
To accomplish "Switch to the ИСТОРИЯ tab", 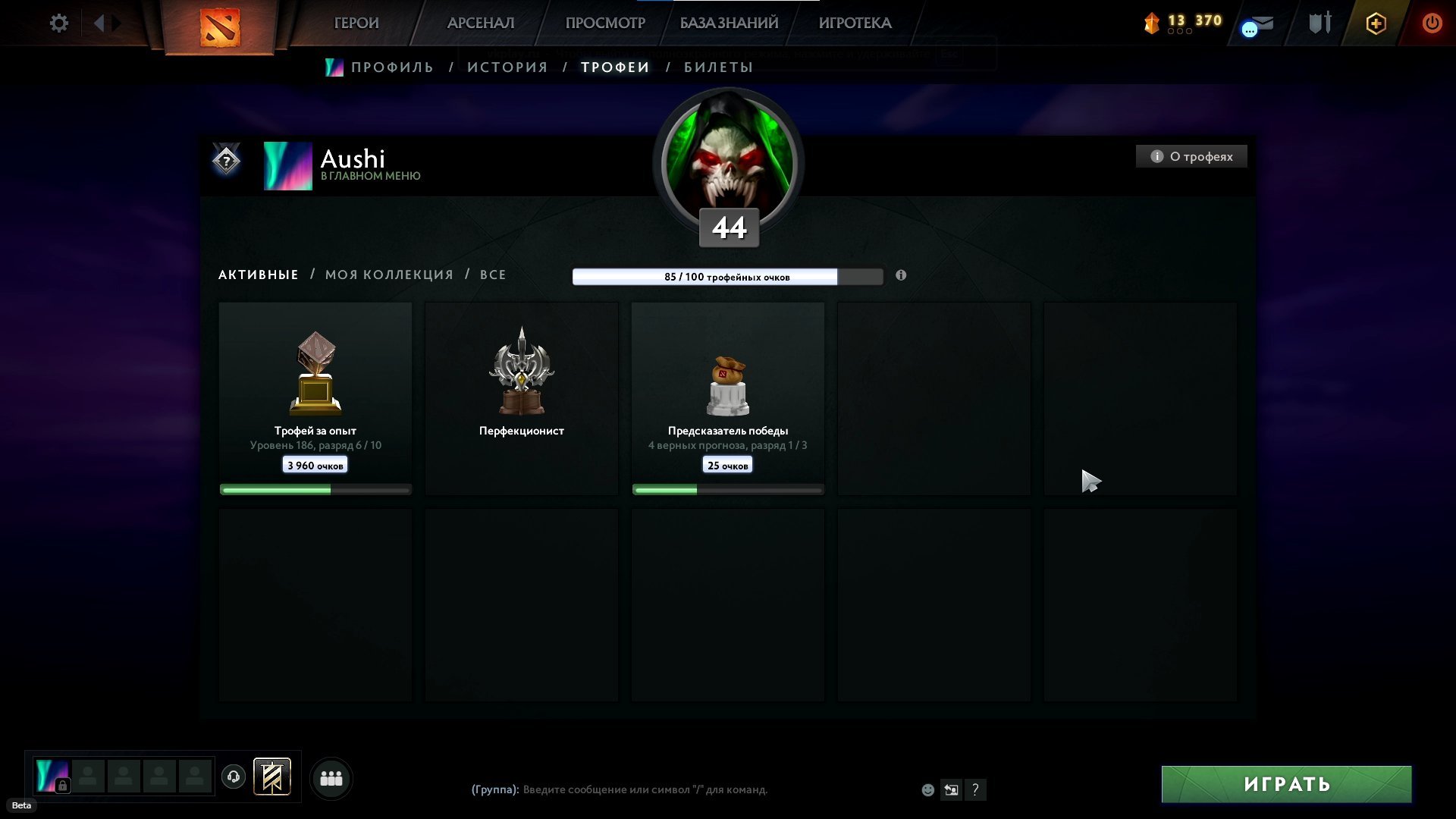I will [507, 67].
